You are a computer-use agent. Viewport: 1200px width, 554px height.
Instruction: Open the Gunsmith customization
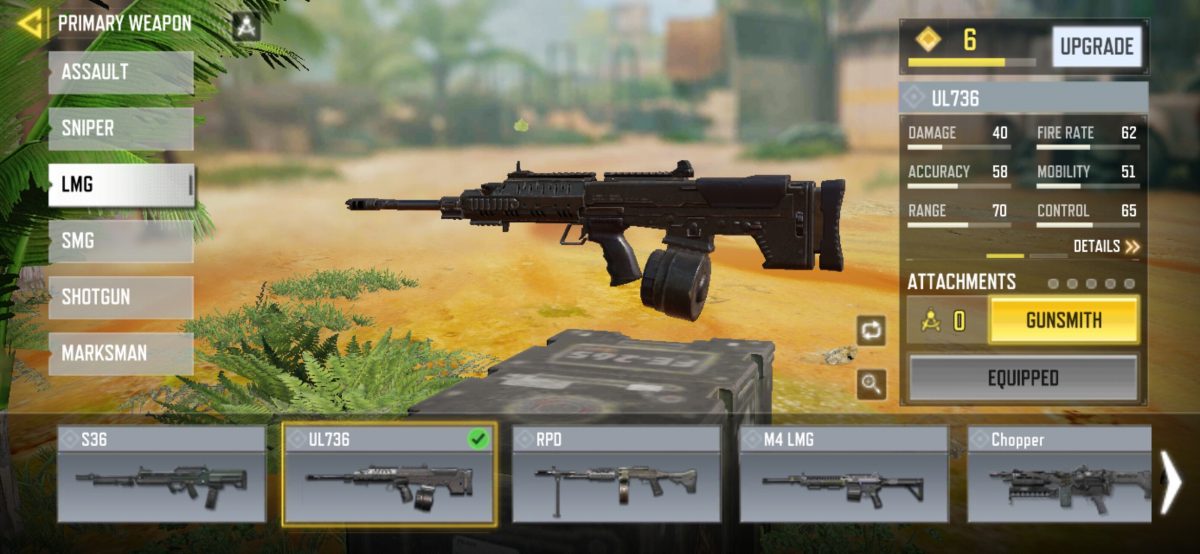[x=1063, y=321]
